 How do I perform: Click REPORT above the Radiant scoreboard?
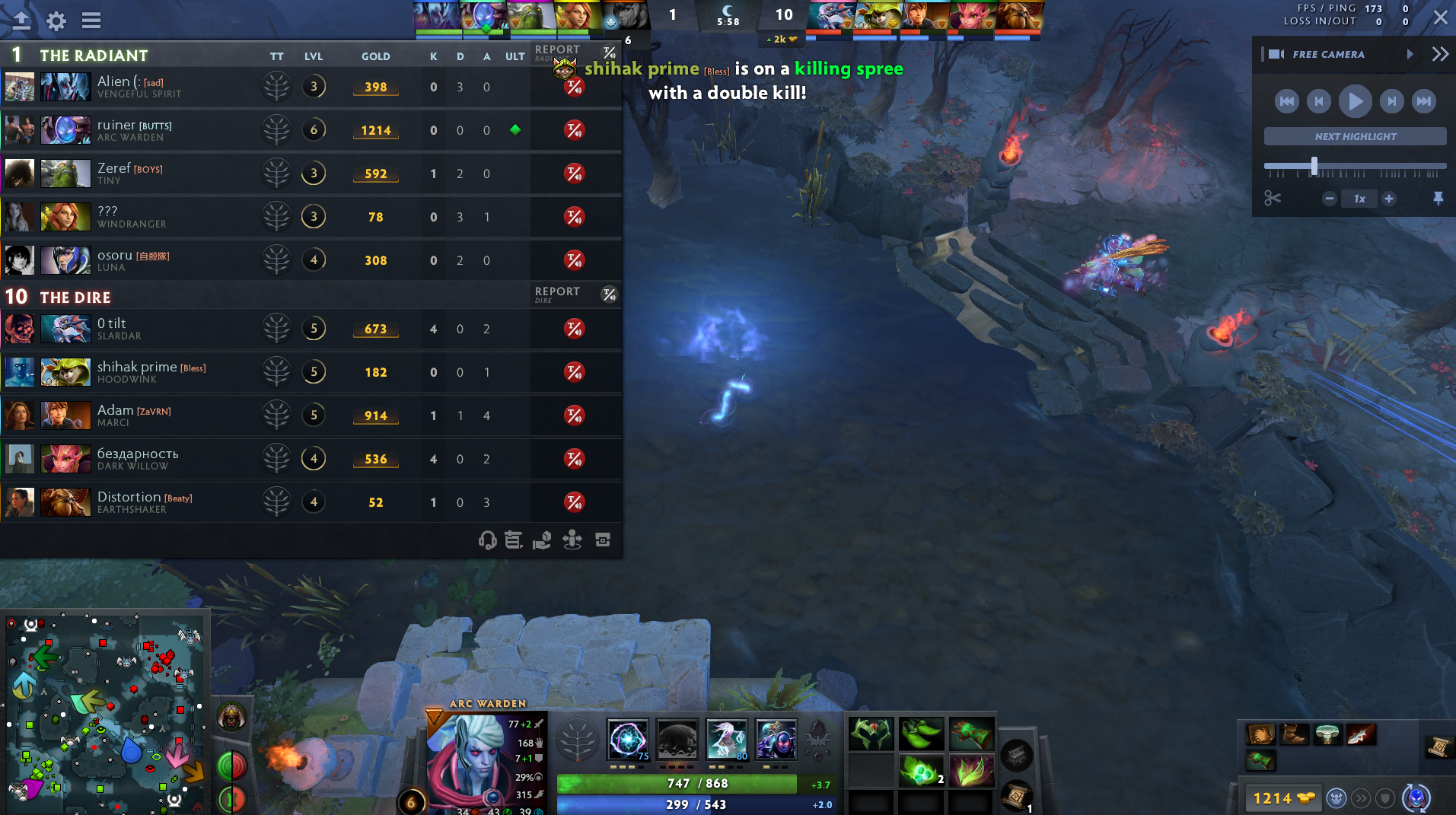556,49
